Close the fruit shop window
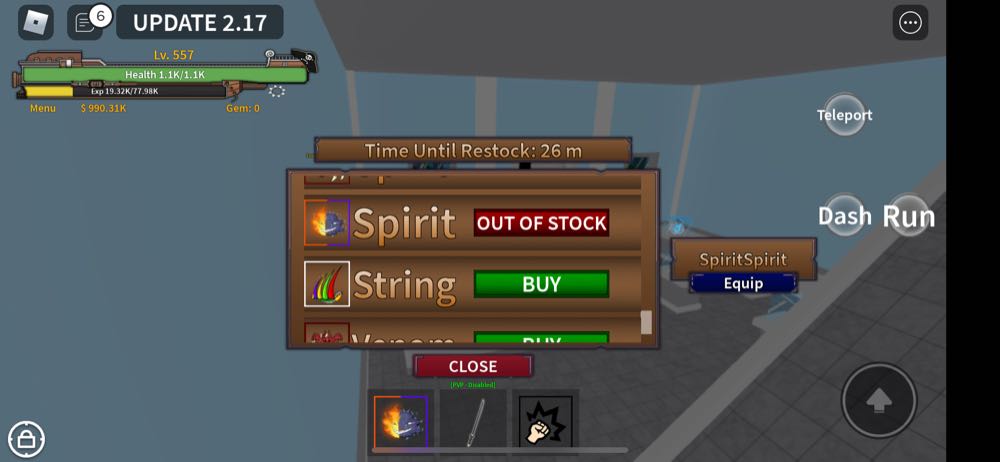The height and width of the screenshot is (462, 1000). 473,366
